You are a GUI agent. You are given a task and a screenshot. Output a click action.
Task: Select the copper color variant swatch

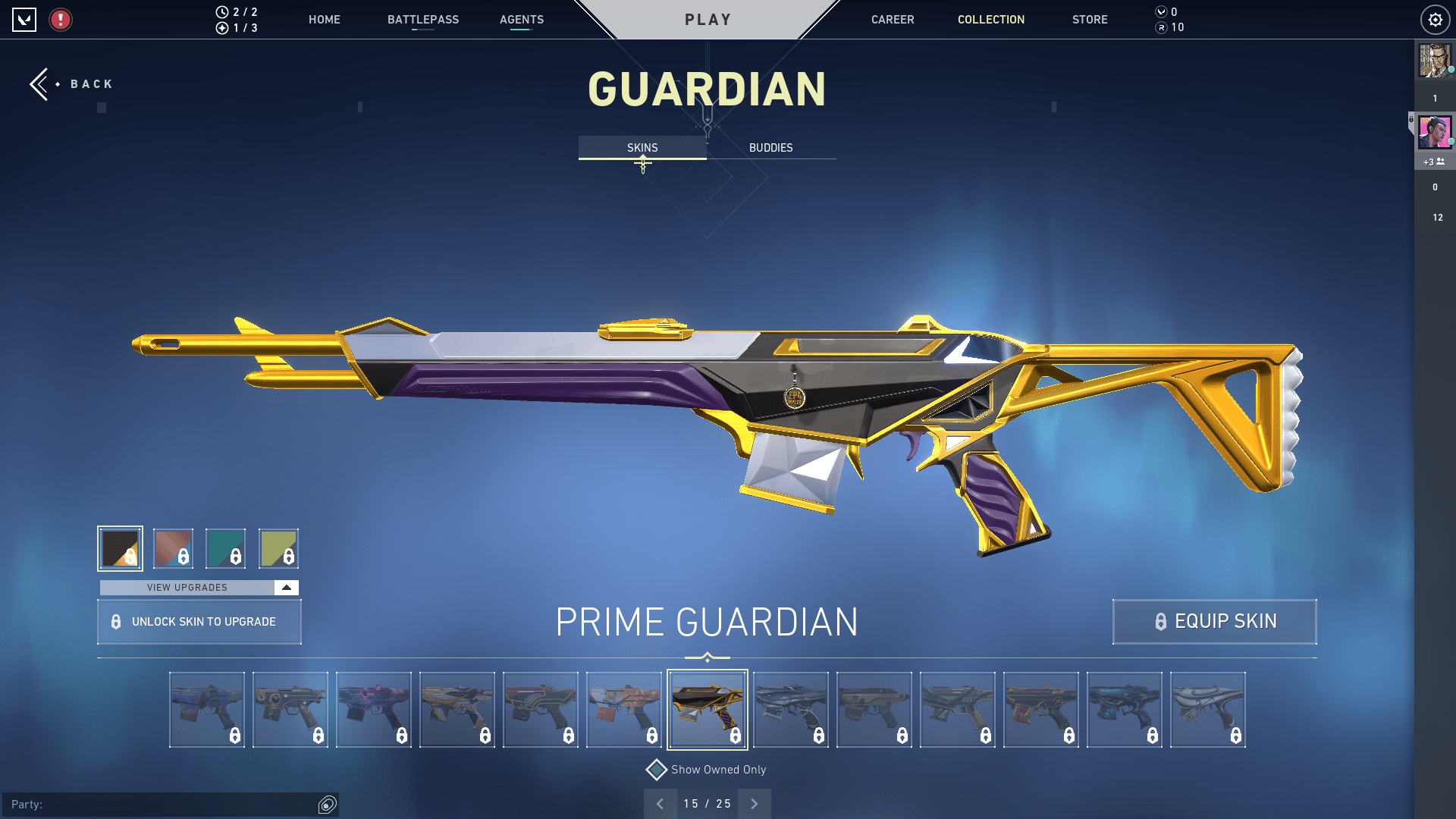click(x=173, y=548)
